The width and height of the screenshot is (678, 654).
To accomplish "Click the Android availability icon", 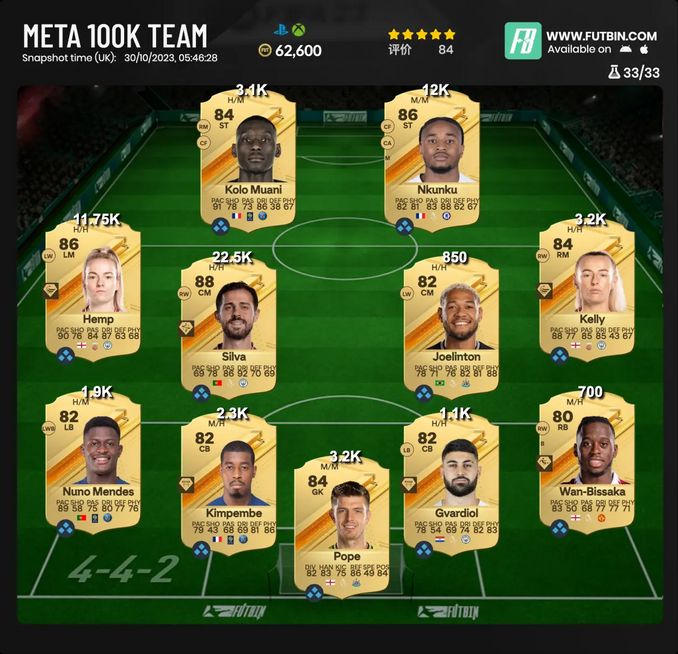I will 625,49.
